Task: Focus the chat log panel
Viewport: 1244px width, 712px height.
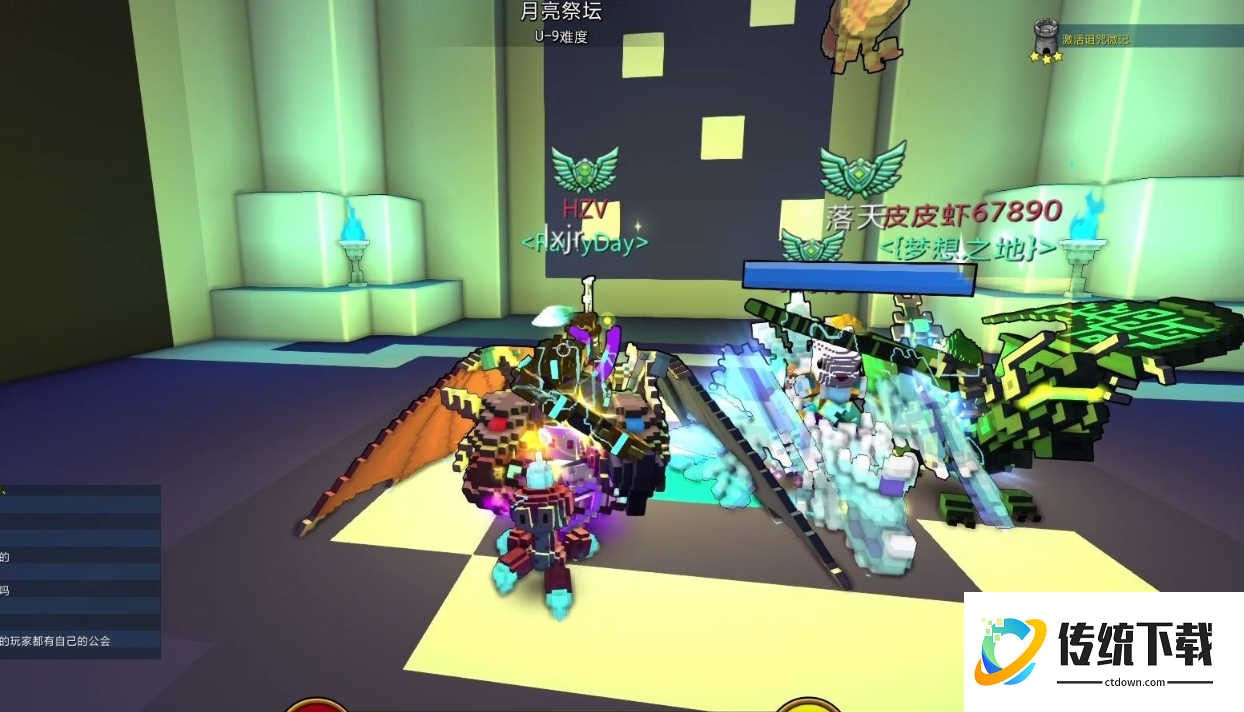Action: 80,571
